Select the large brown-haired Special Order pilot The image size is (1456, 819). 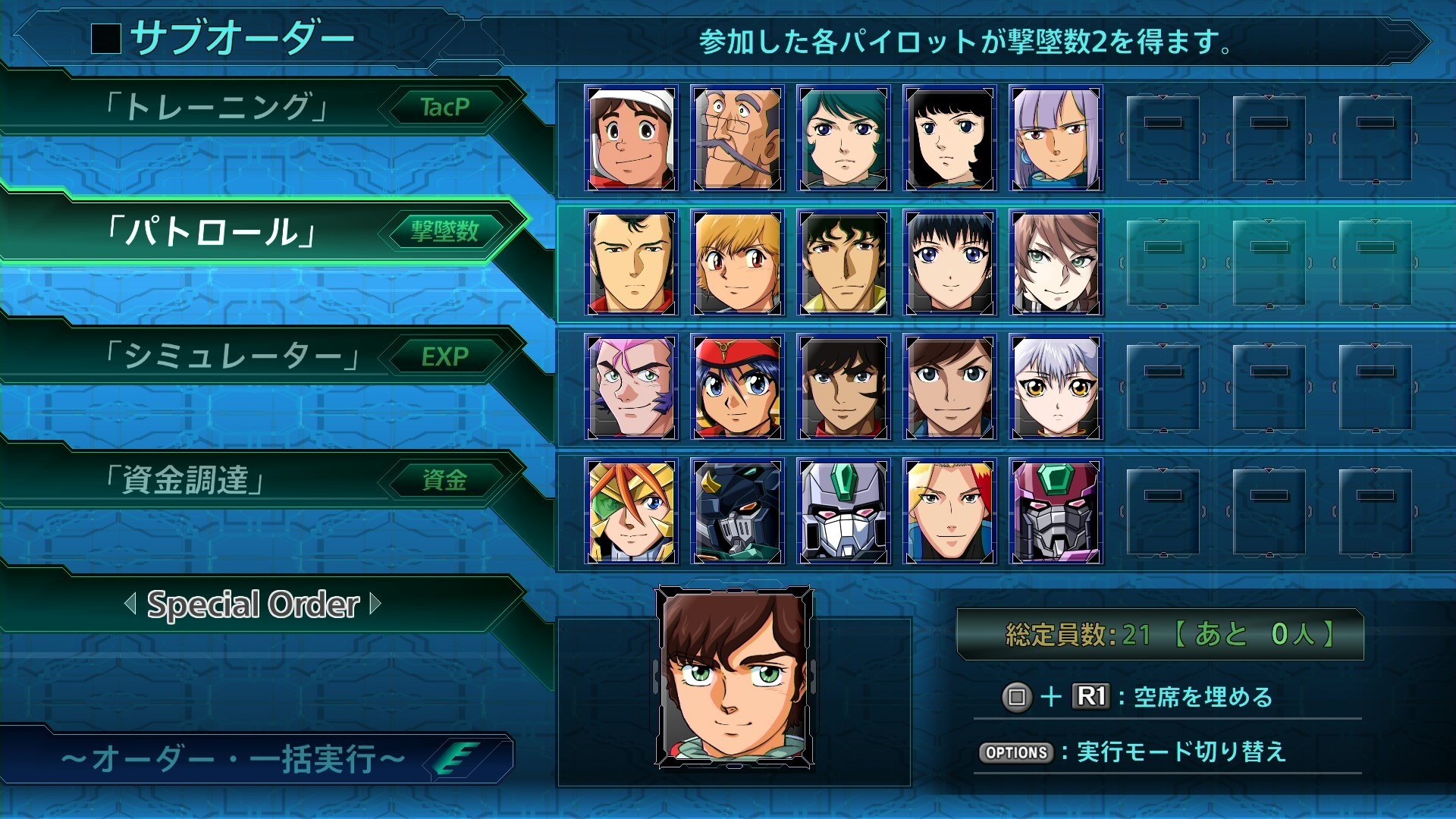tap(734, 676)
